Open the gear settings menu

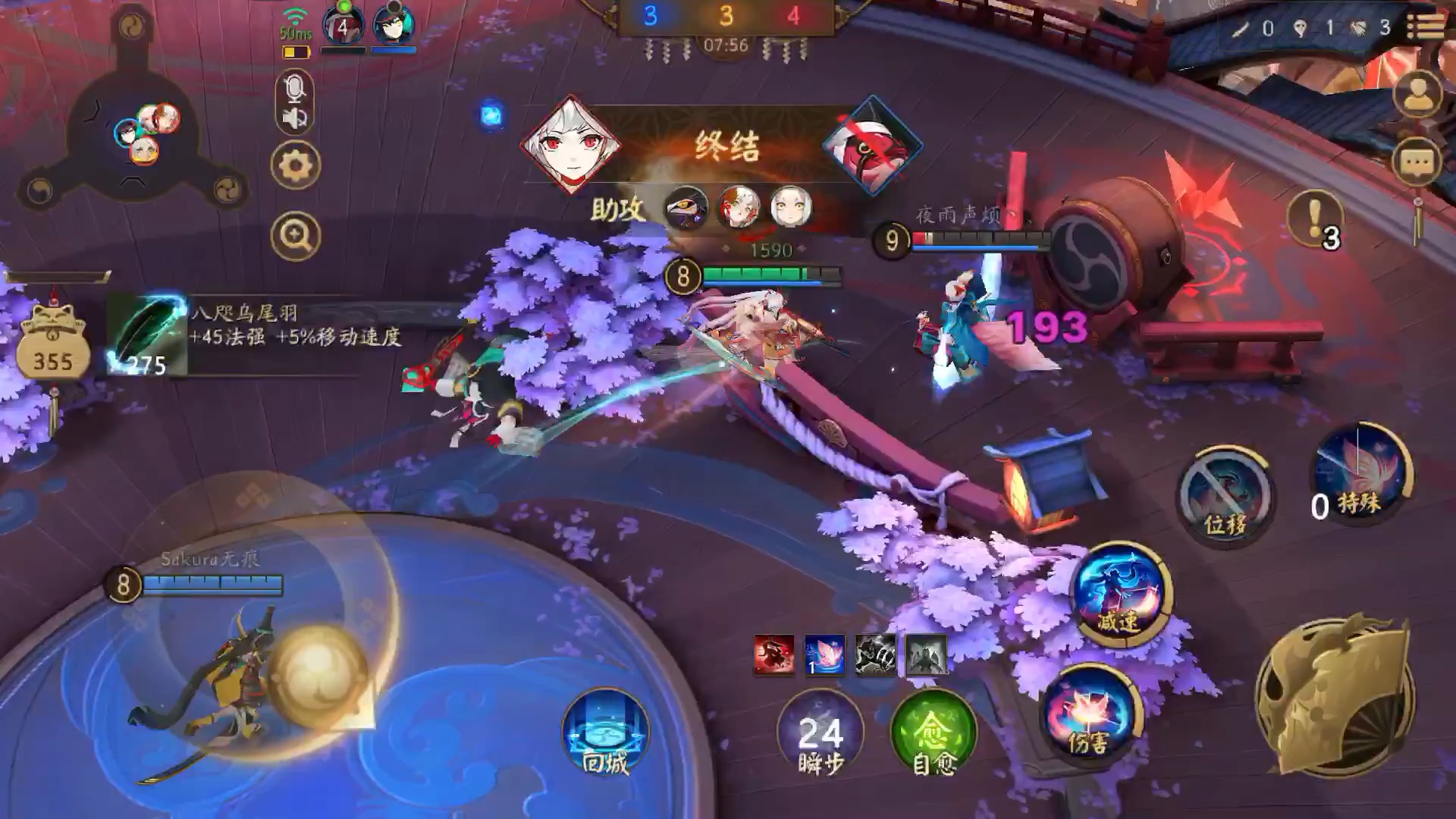tap(295, 165)
